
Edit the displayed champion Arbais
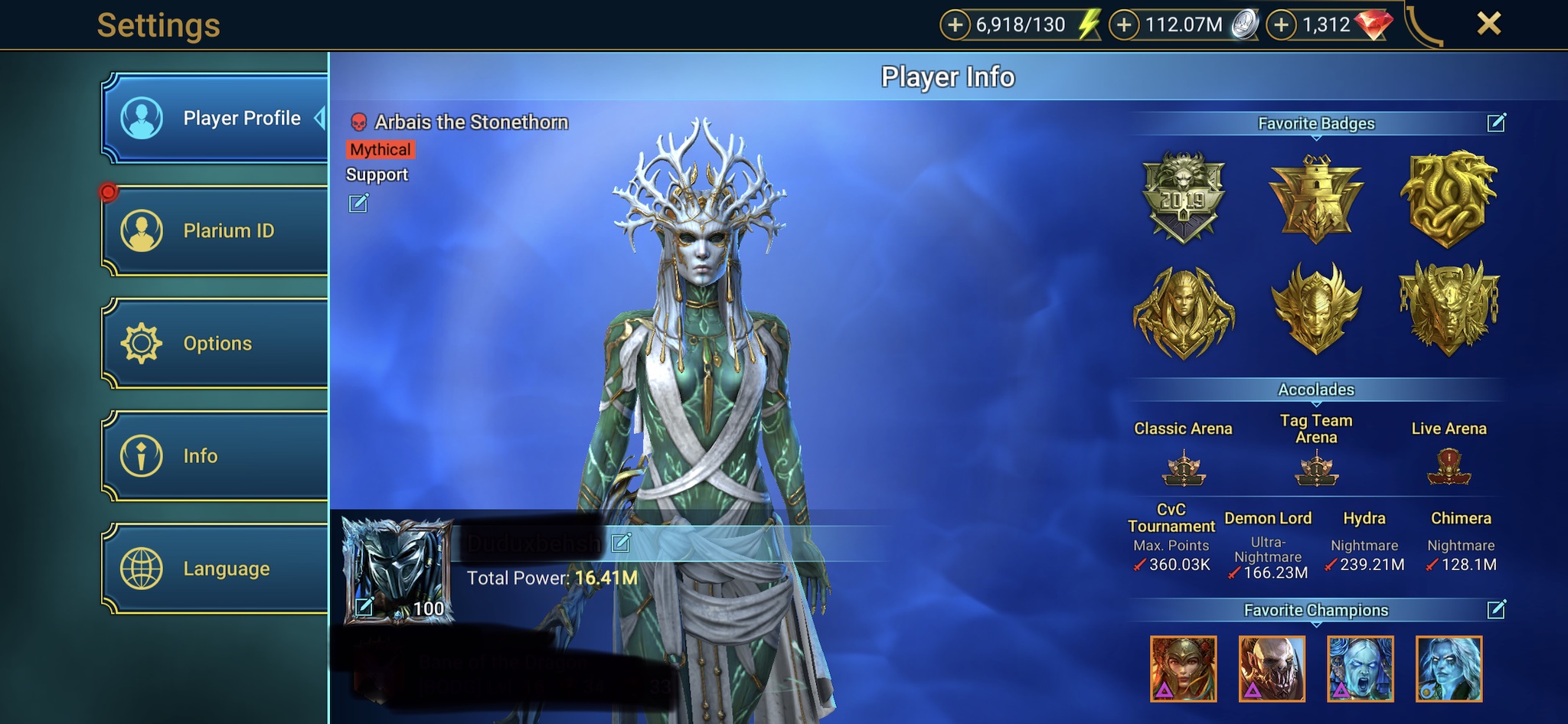click(x=358, y=203)
